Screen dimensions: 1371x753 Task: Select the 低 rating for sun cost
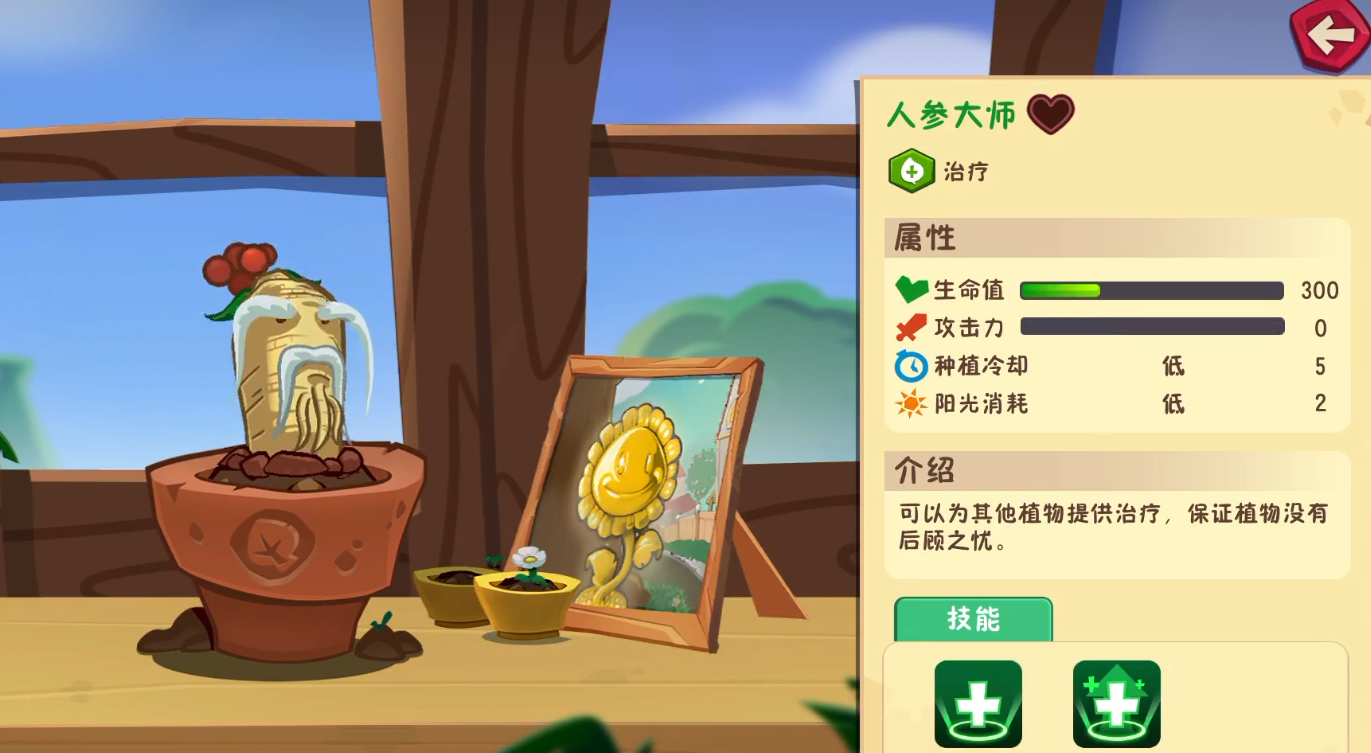pos(1172,404)
